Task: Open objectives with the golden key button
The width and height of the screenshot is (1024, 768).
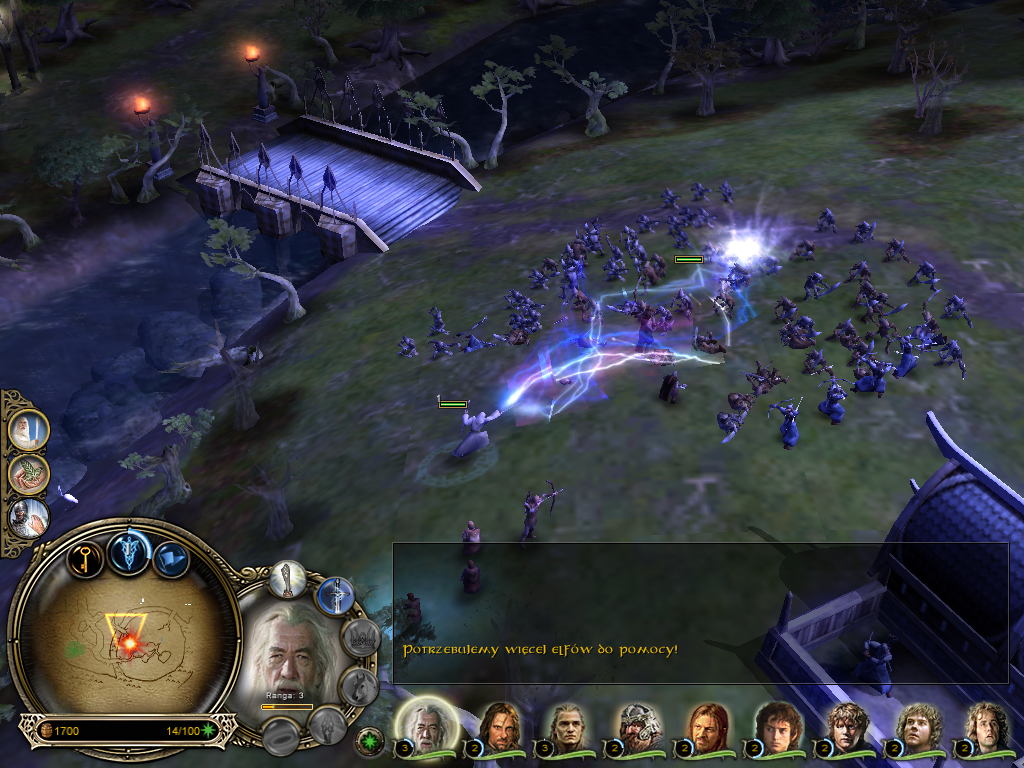Action: click(86, 556)
